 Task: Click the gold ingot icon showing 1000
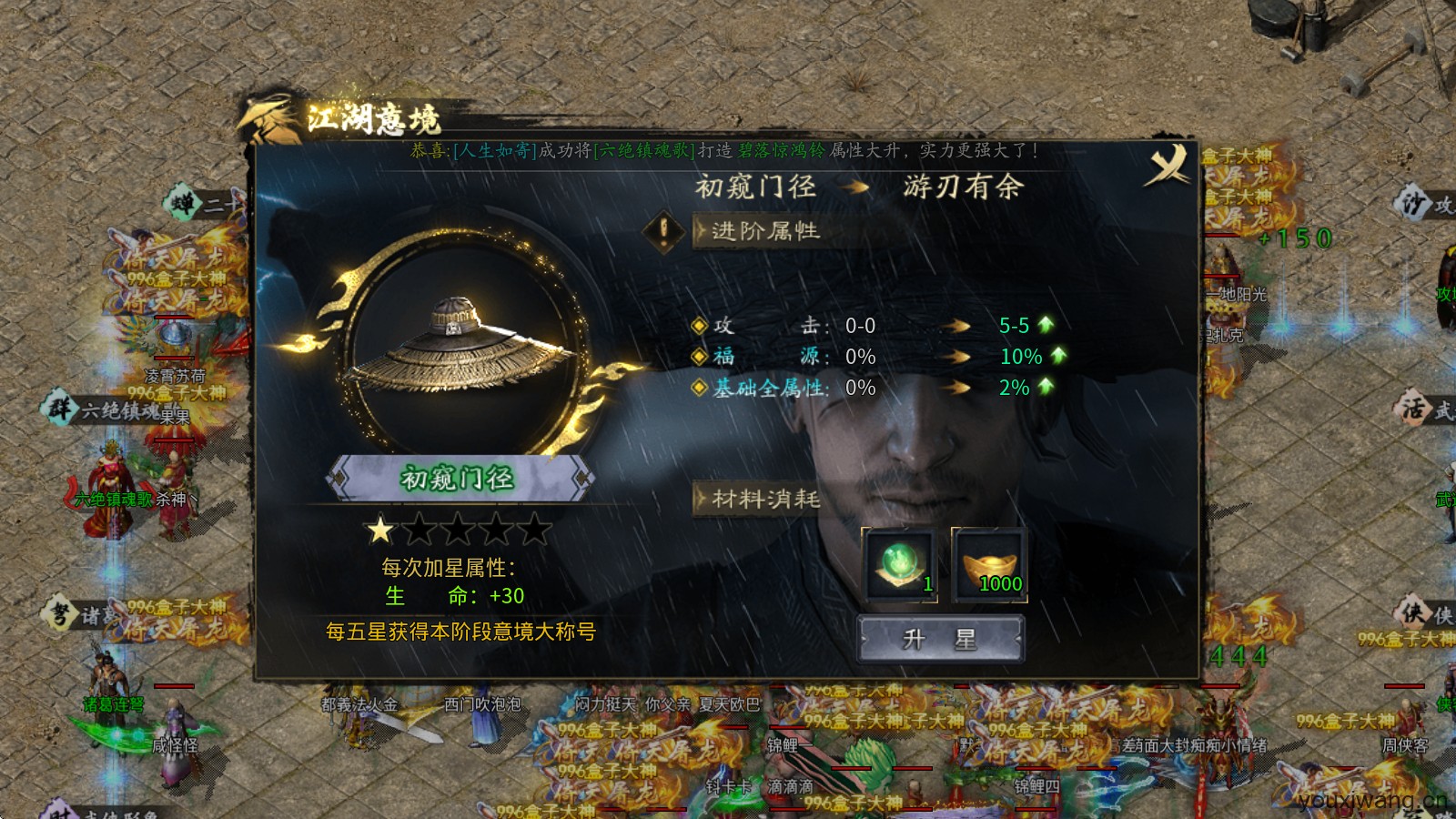point(992,564)
